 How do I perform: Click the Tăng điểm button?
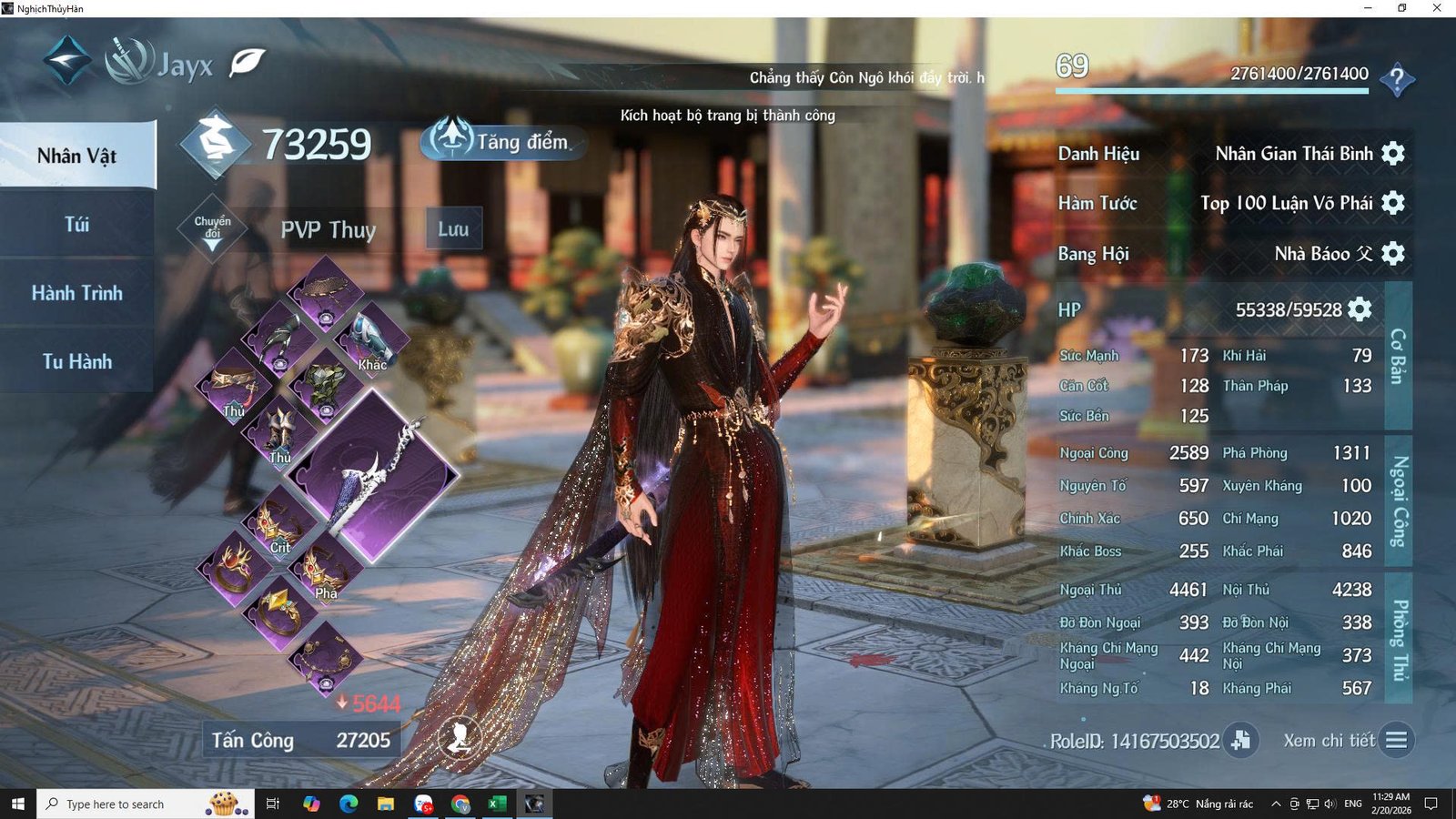(502, 141)
